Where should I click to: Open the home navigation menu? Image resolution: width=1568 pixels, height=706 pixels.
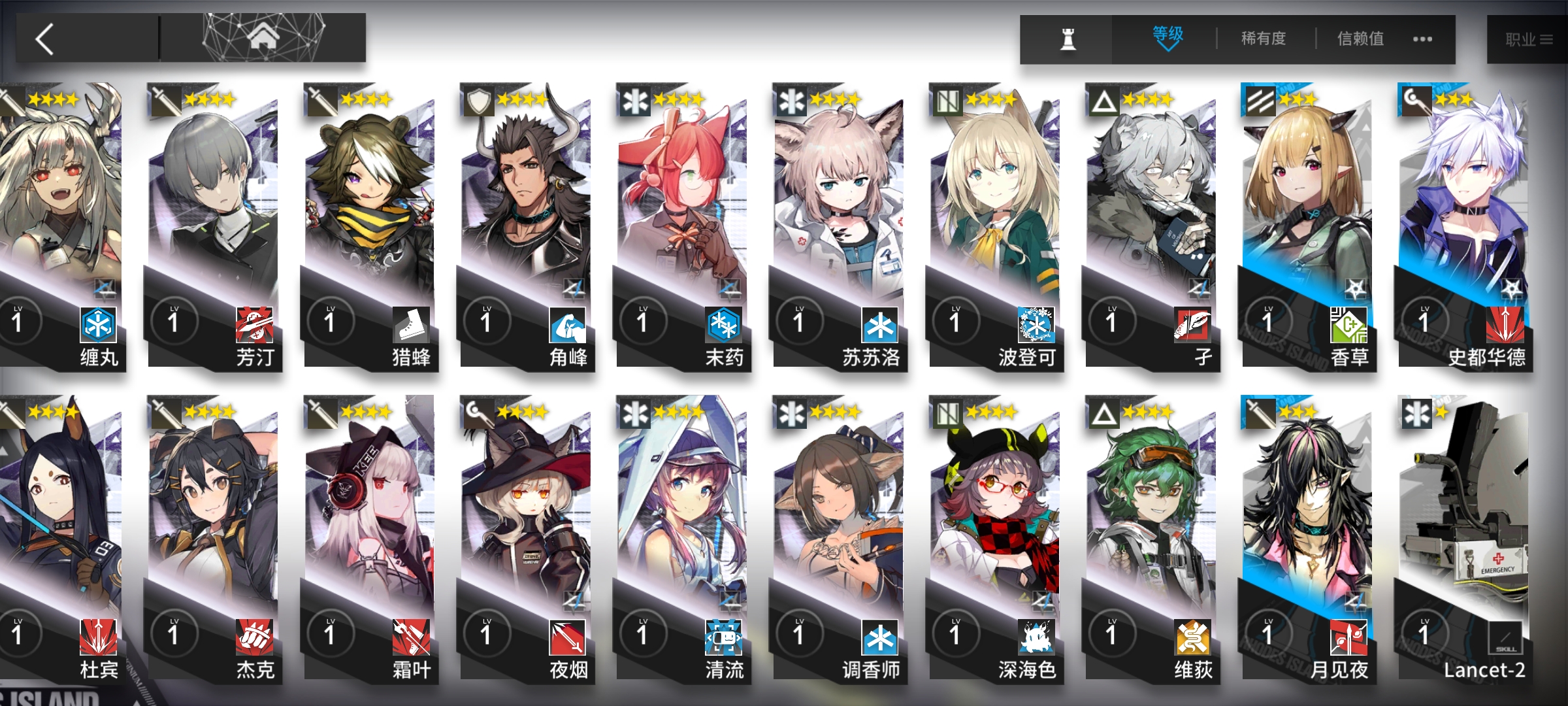click(x=263, y=38)
